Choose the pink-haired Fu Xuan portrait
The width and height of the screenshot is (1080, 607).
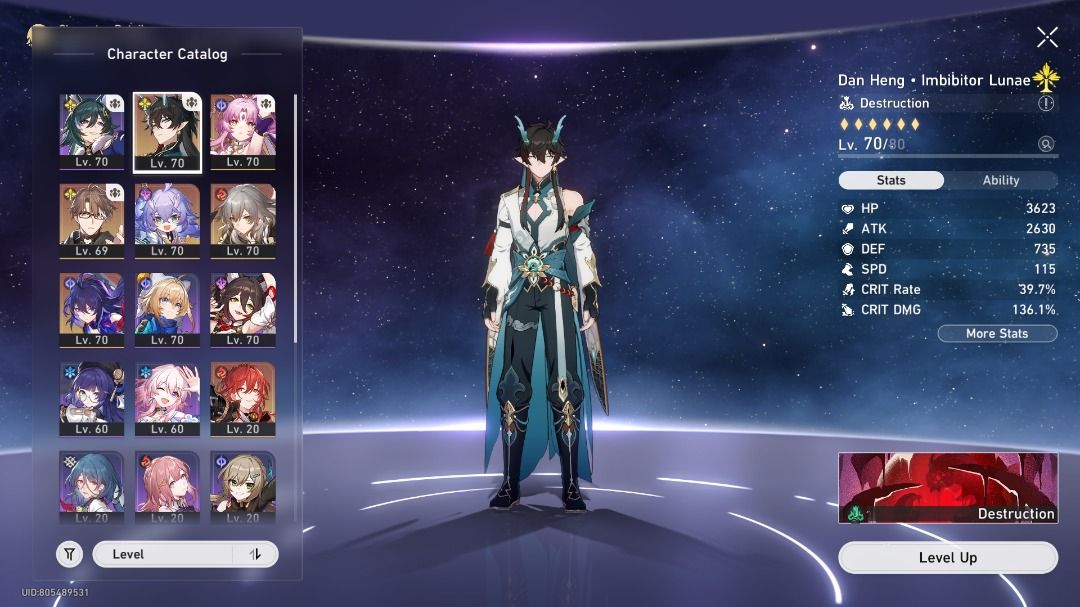pyautogui.click(x=243, y=130)
